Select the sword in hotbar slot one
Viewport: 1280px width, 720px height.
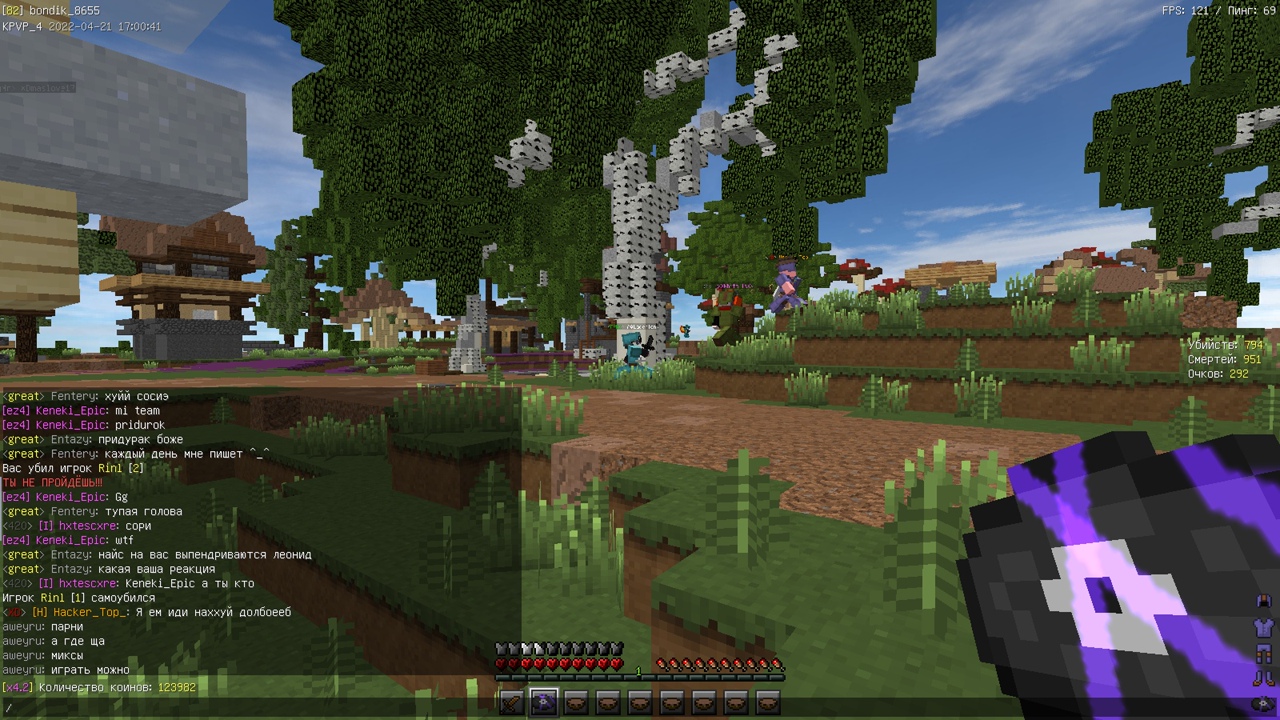(x=509, y=703)
